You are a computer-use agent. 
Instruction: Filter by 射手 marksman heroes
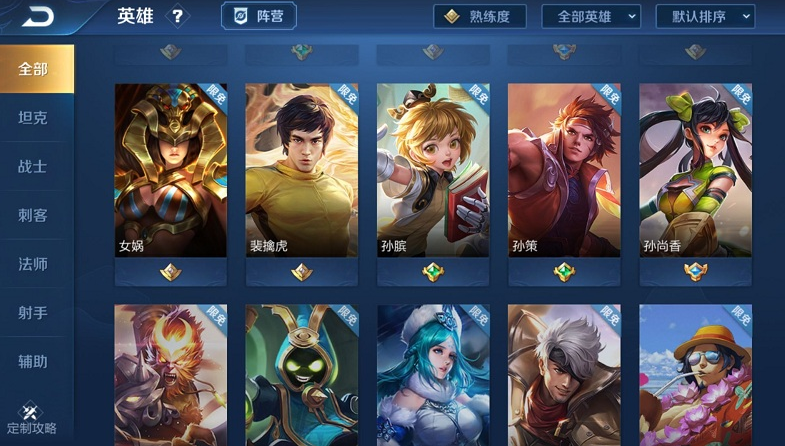[34, 313]
